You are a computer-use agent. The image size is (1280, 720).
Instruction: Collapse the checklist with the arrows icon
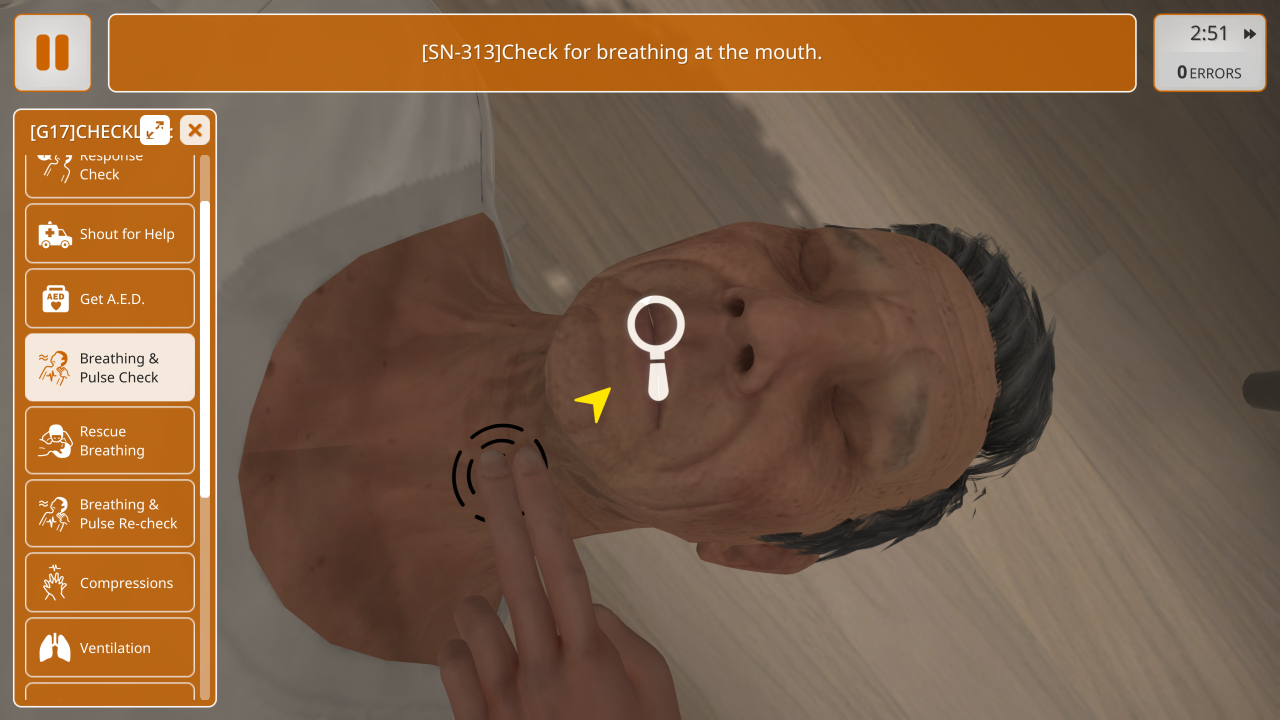click(155, 130)
